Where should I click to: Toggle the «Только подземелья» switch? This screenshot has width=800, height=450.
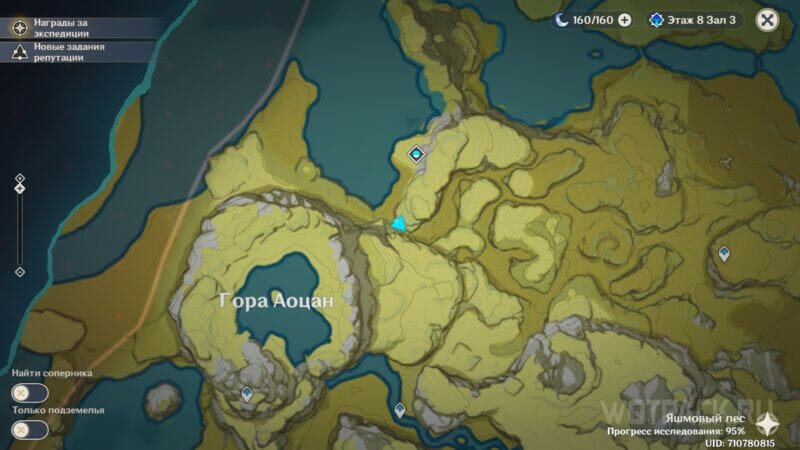29,429
